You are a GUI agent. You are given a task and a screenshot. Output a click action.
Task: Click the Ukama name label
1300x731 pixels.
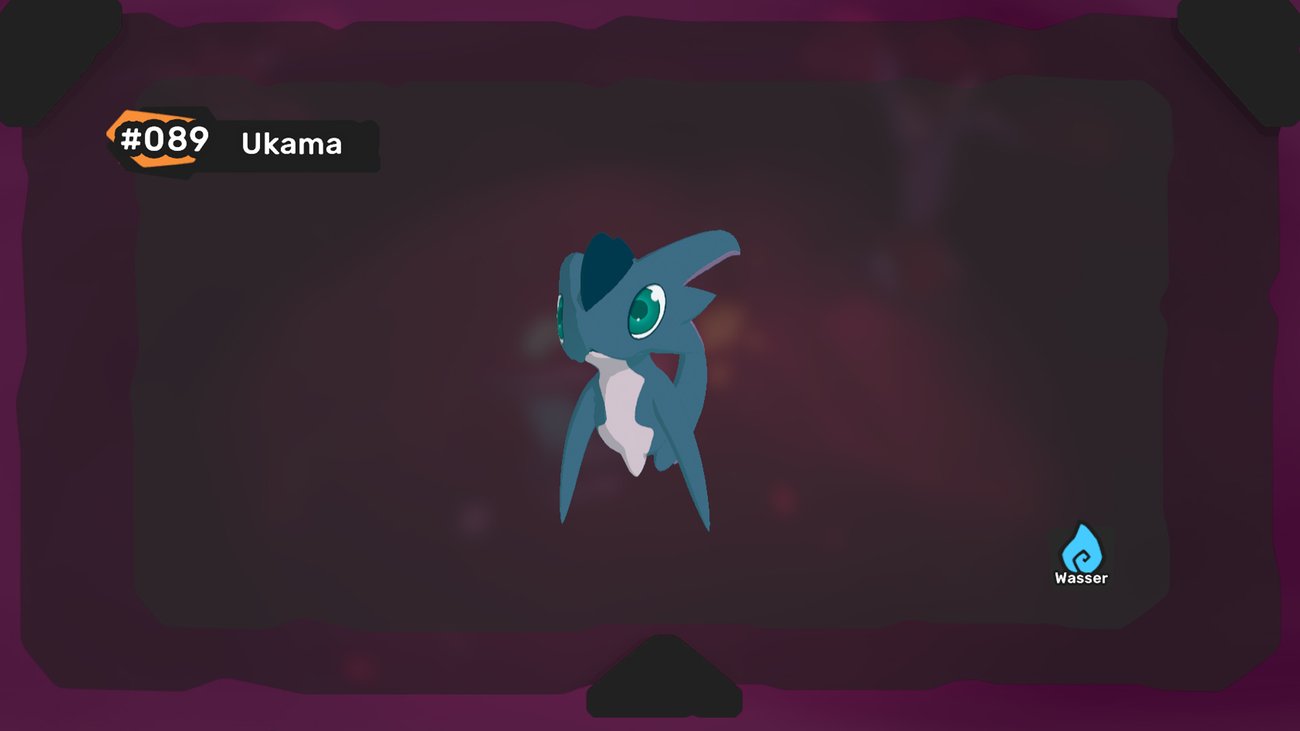pyautogui.click(x=290, y=144)
